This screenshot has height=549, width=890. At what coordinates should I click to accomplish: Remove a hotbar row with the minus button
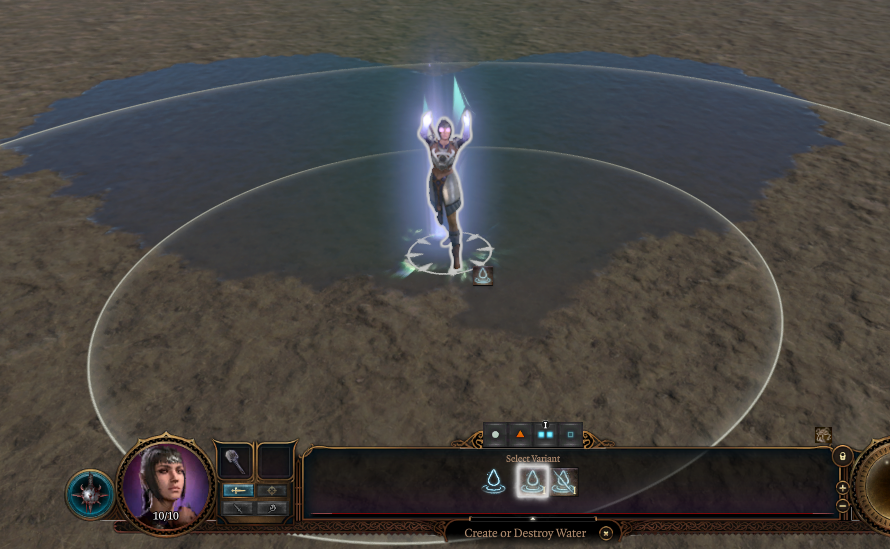coord(843,505)
